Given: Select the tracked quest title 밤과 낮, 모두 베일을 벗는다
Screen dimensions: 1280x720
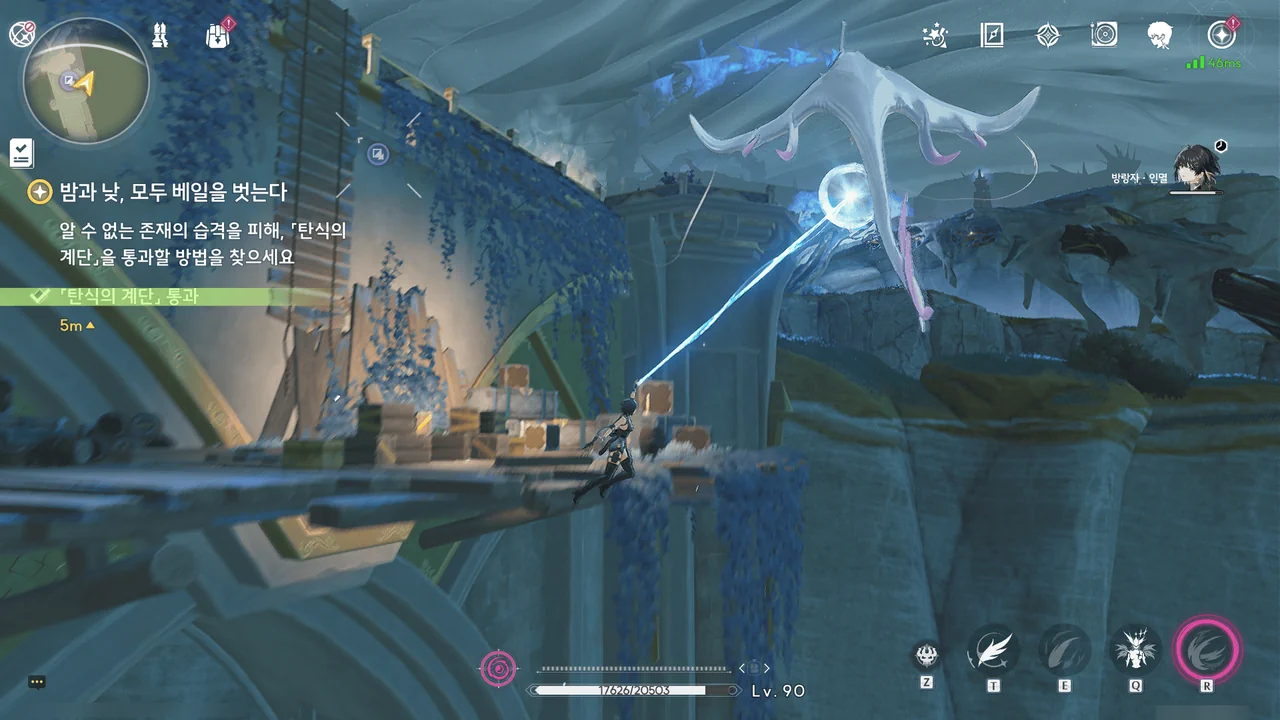Looking at the screenshot, I should [x=173, y=191].
